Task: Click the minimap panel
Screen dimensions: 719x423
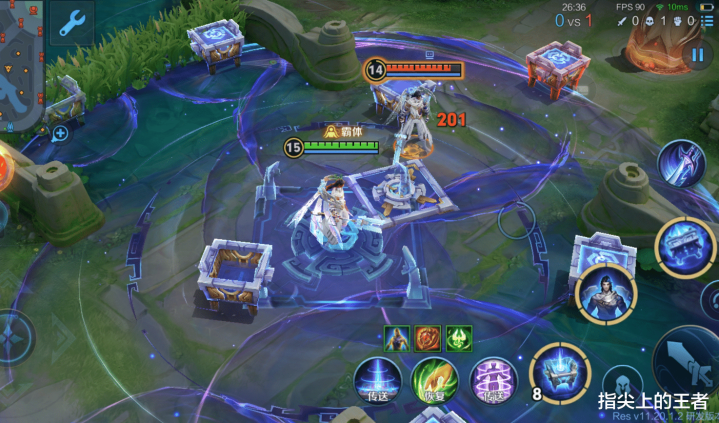Action: (x=21, y=70)
